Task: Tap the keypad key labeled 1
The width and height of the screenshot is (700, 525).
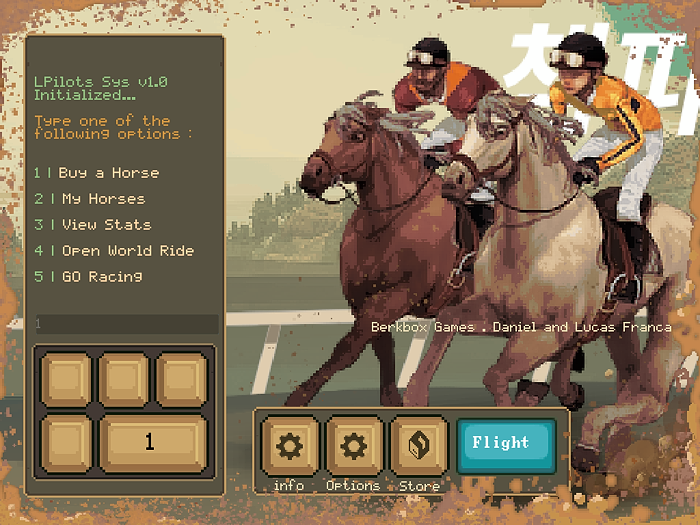Action: [x=152, y=442]
